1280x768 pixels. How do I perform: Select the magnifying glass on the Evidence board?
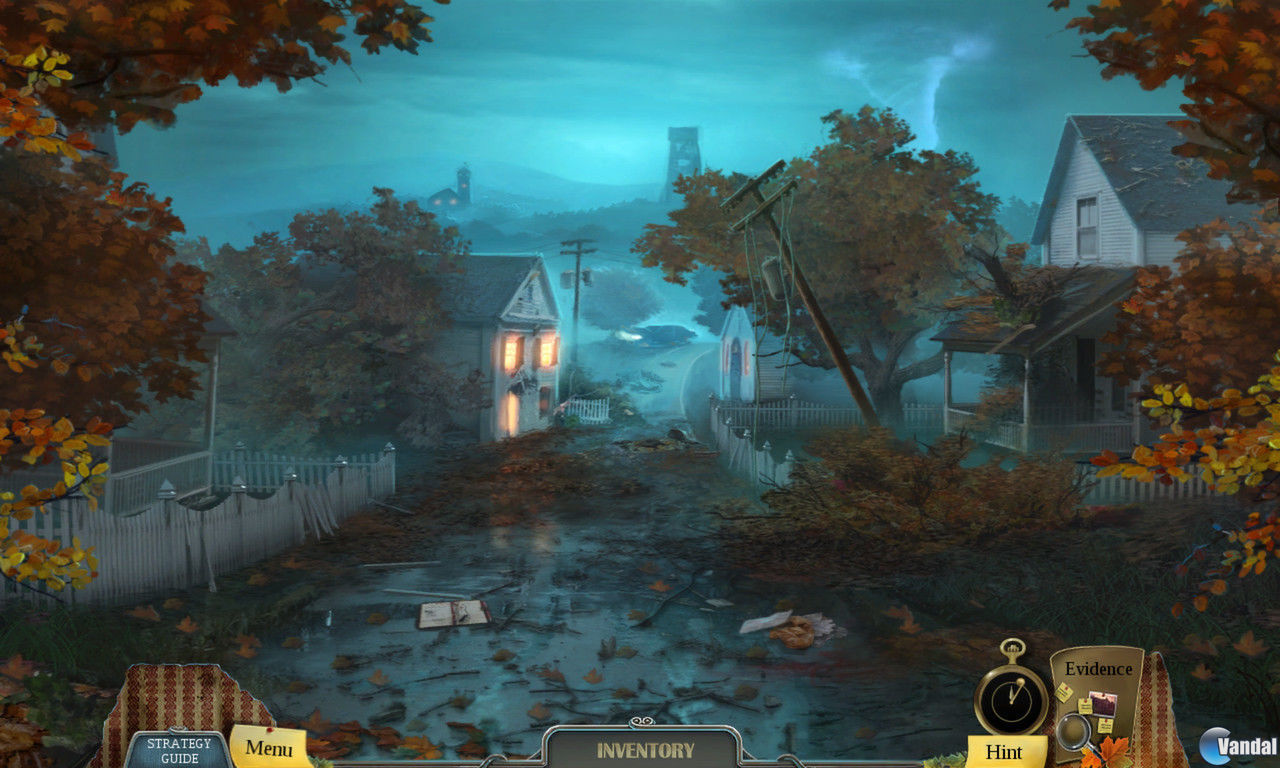(x=1075, y=733)
